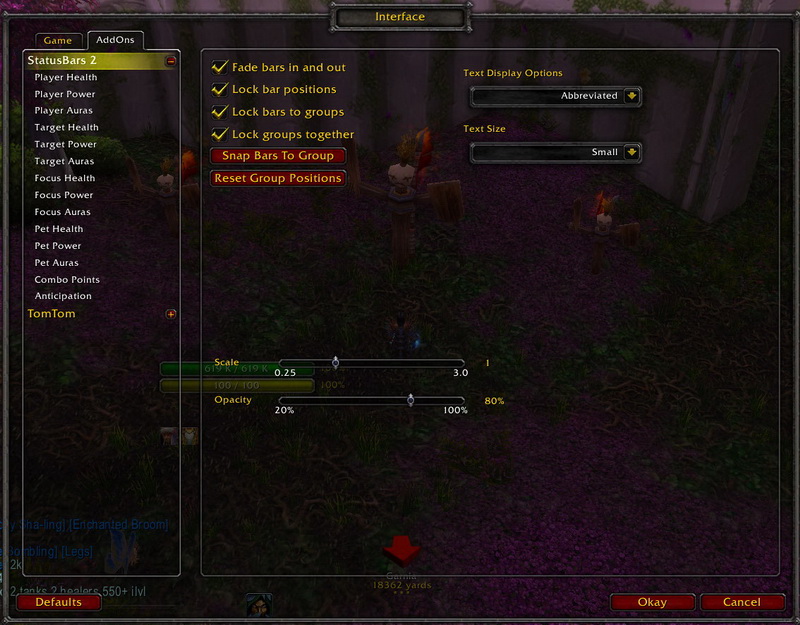The image size is (800, 625).
Task: Click the Opacity slider handle
Action: tap(411, 400)
